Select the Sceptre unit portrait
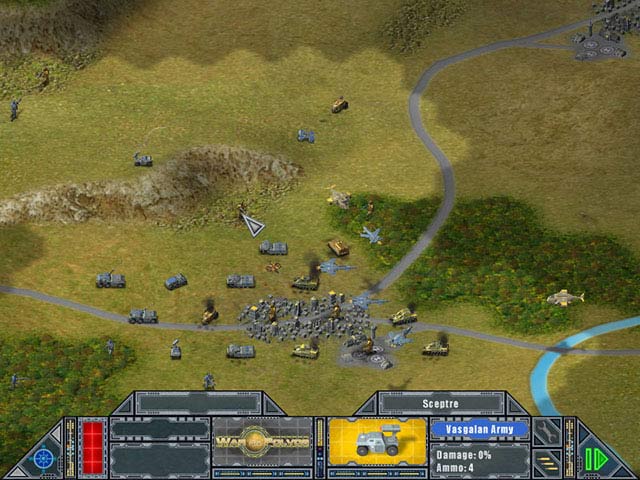The width and height of the screenshot is (640, 480). pos(377,441)
